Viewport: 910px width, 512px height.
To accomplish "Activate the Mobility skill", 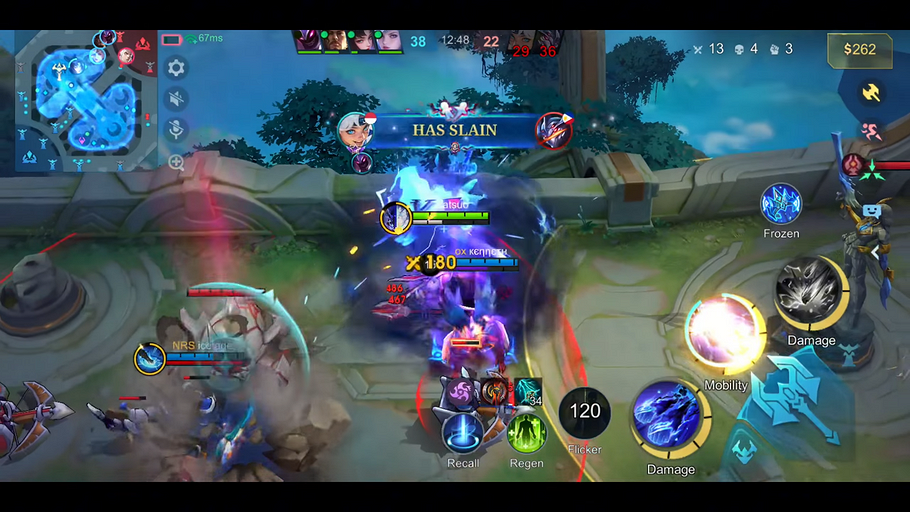I will (x=724, y=332).
